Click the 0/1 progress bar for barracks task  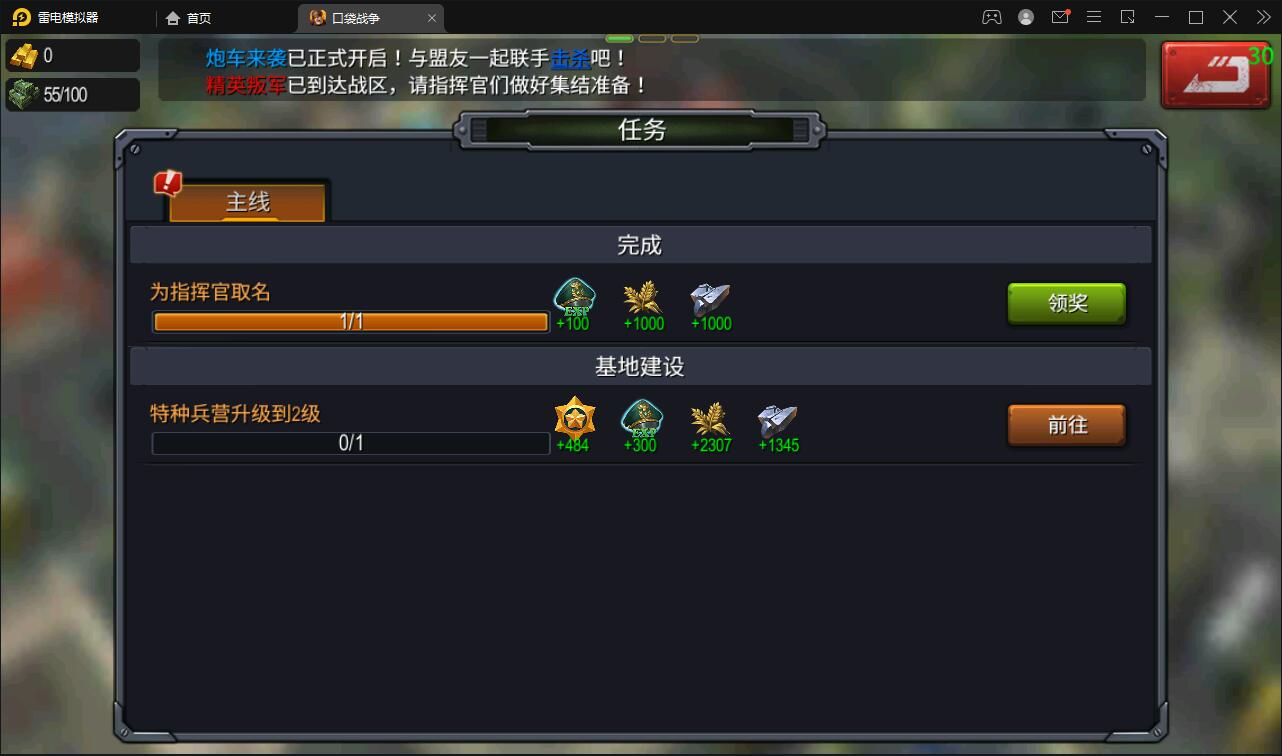[x=348, y=444]
